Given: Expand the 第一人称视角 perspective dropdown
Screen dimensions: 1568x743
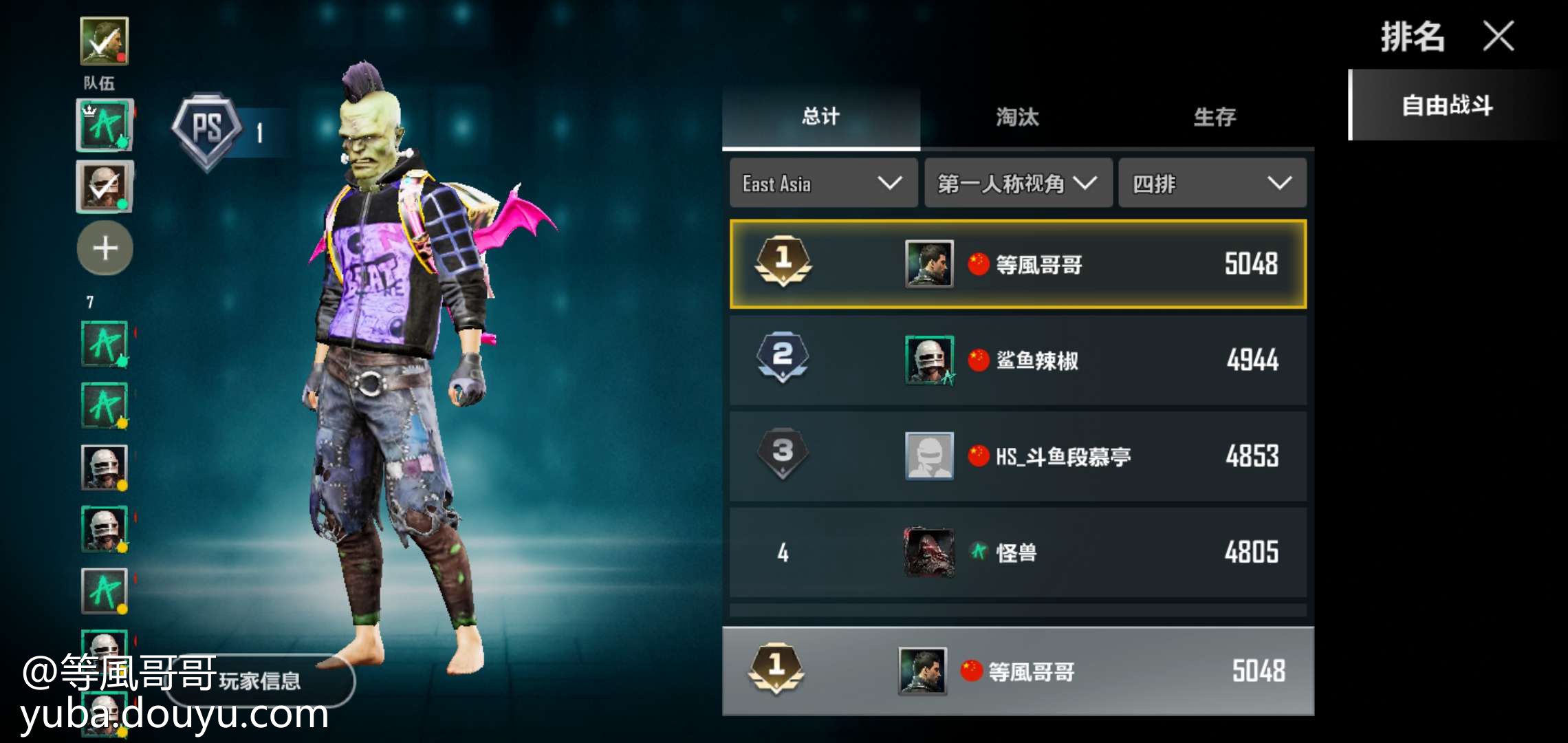Looking at the screenshot, I should [x=1017, y=183].
